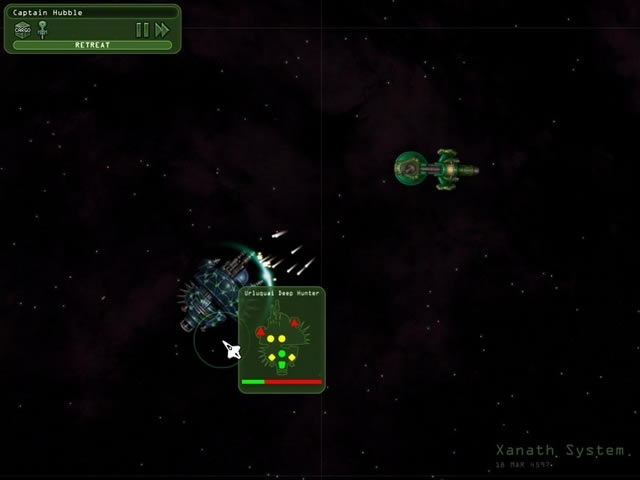
Task: Speed up with the fast-forward button
Action: [x=162, y=30]
